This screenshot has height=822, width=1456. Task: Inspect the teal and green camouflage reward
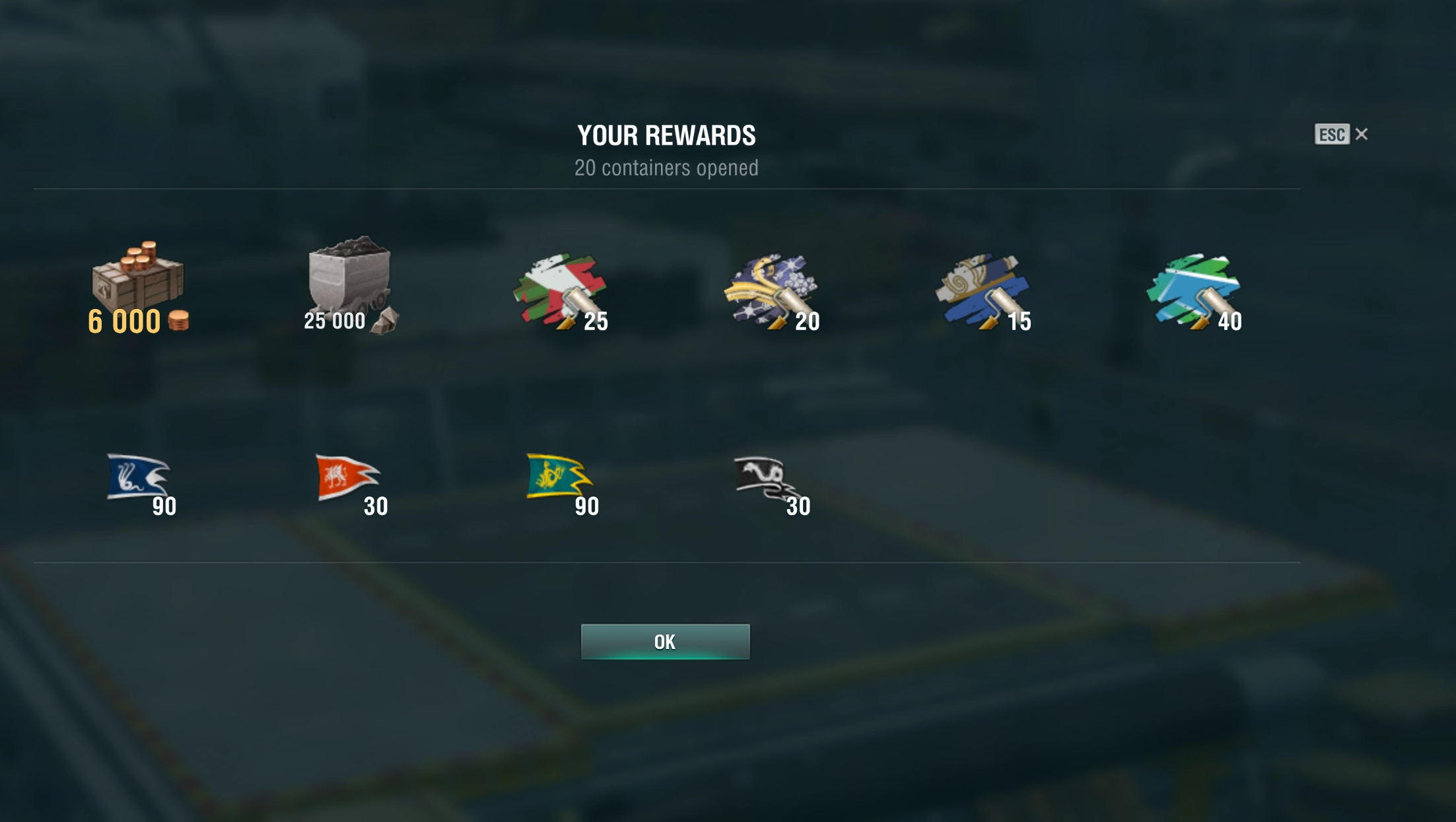pyautogui.click(x=1194, y=289)
